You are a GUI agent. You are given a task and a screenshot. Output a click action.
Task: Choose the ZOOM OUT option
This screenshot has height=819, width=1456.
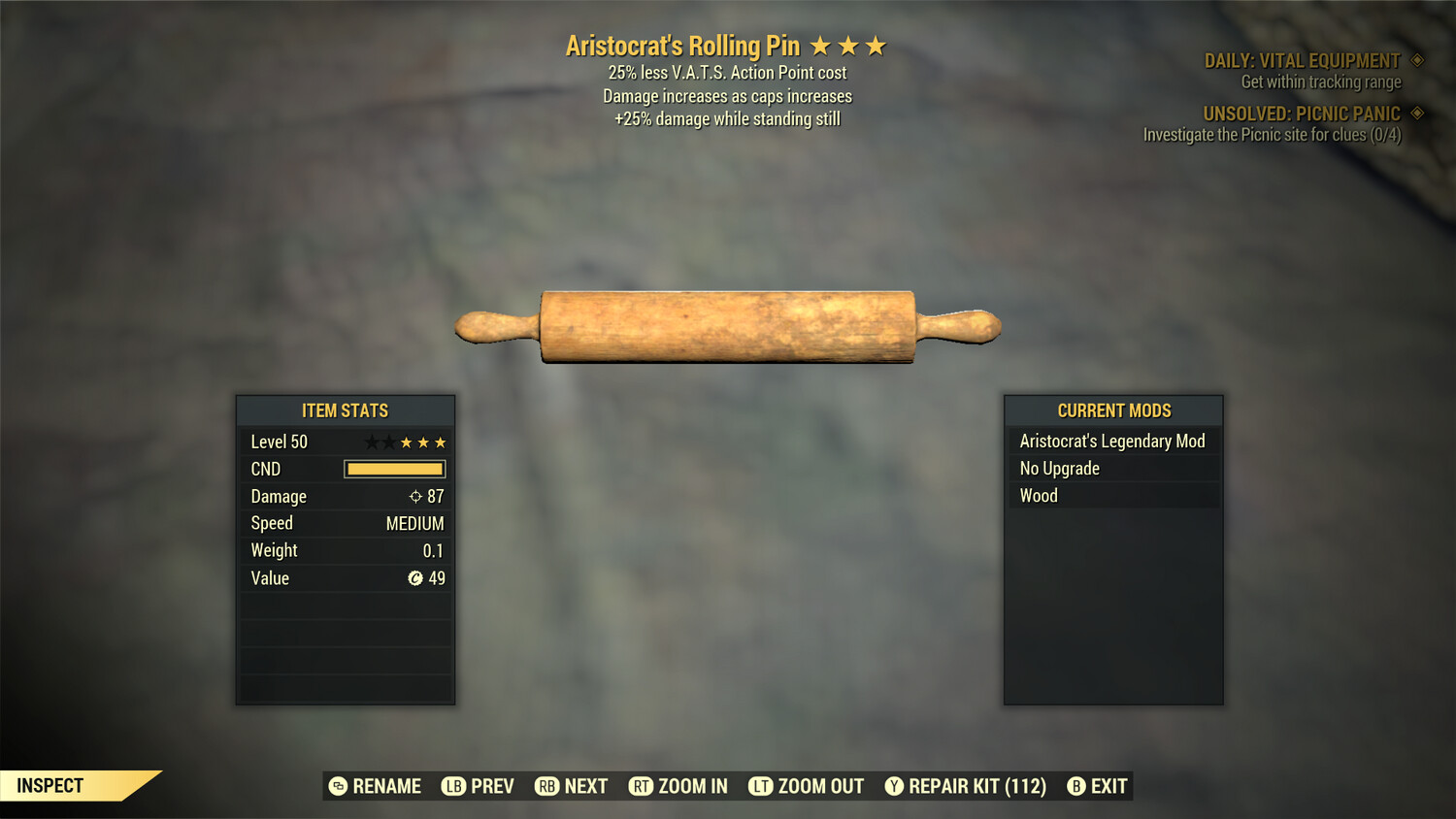click(x=806, y=786)
